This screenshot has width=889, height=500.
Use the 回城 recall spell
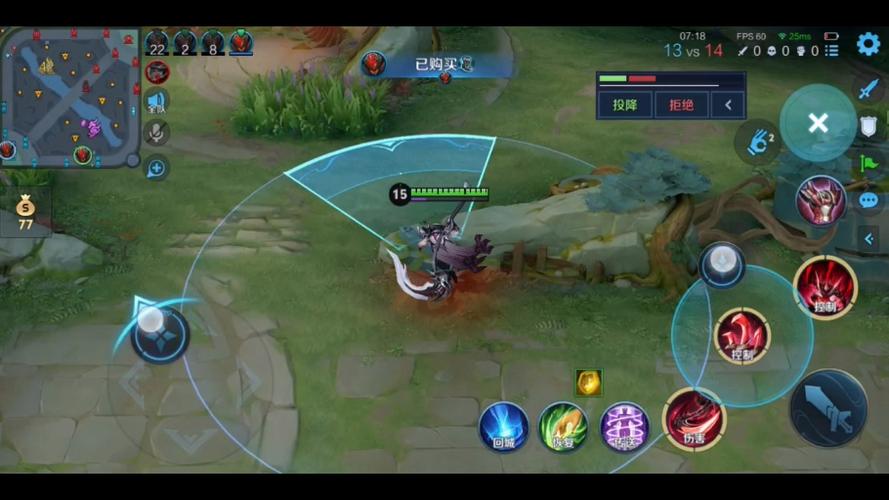[x=503, y=426]
